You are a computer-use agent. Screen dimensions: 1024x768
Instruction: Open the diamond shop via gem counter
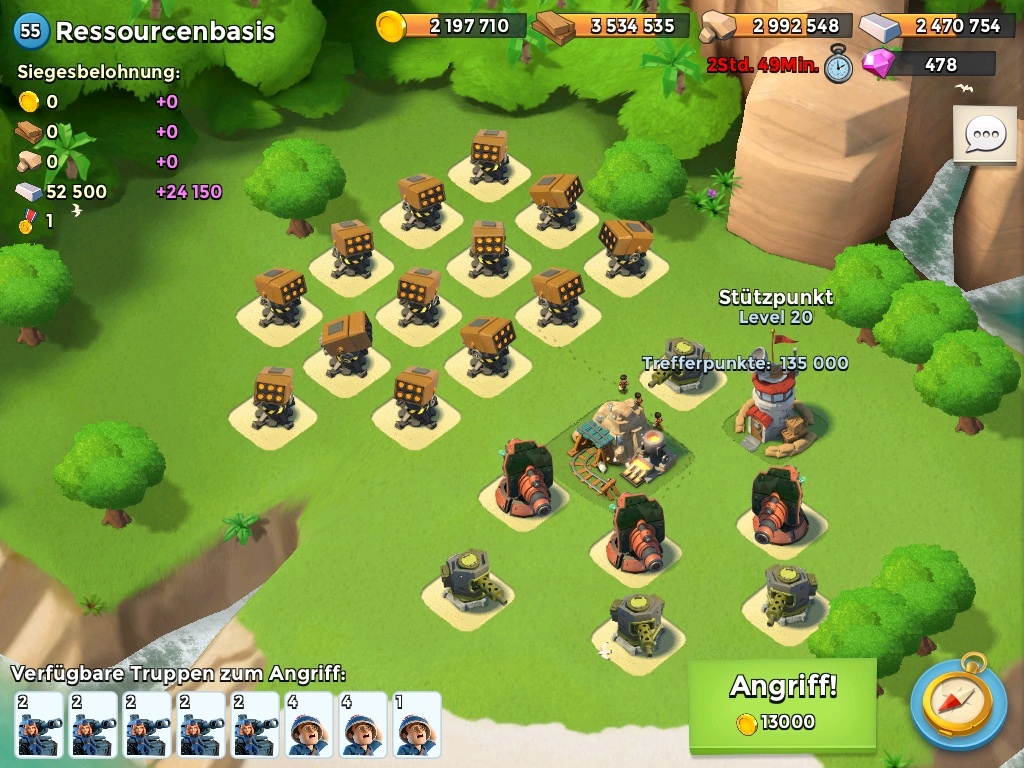[x=928, y=65]
